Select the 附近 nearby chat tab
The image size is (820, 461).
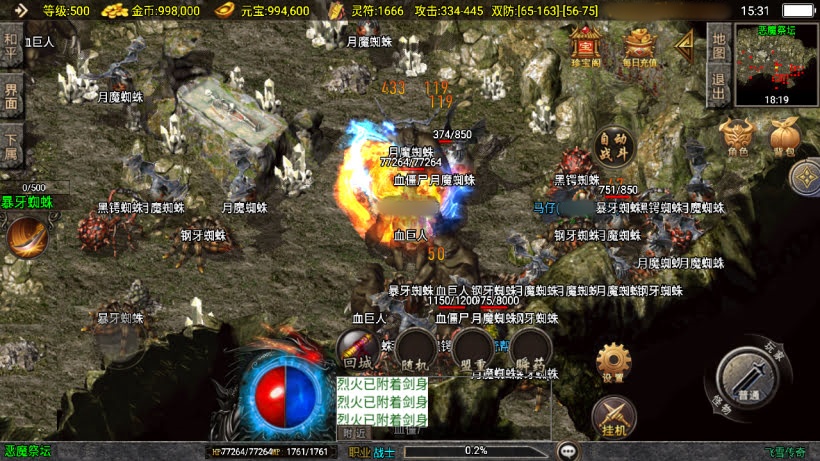354,433
